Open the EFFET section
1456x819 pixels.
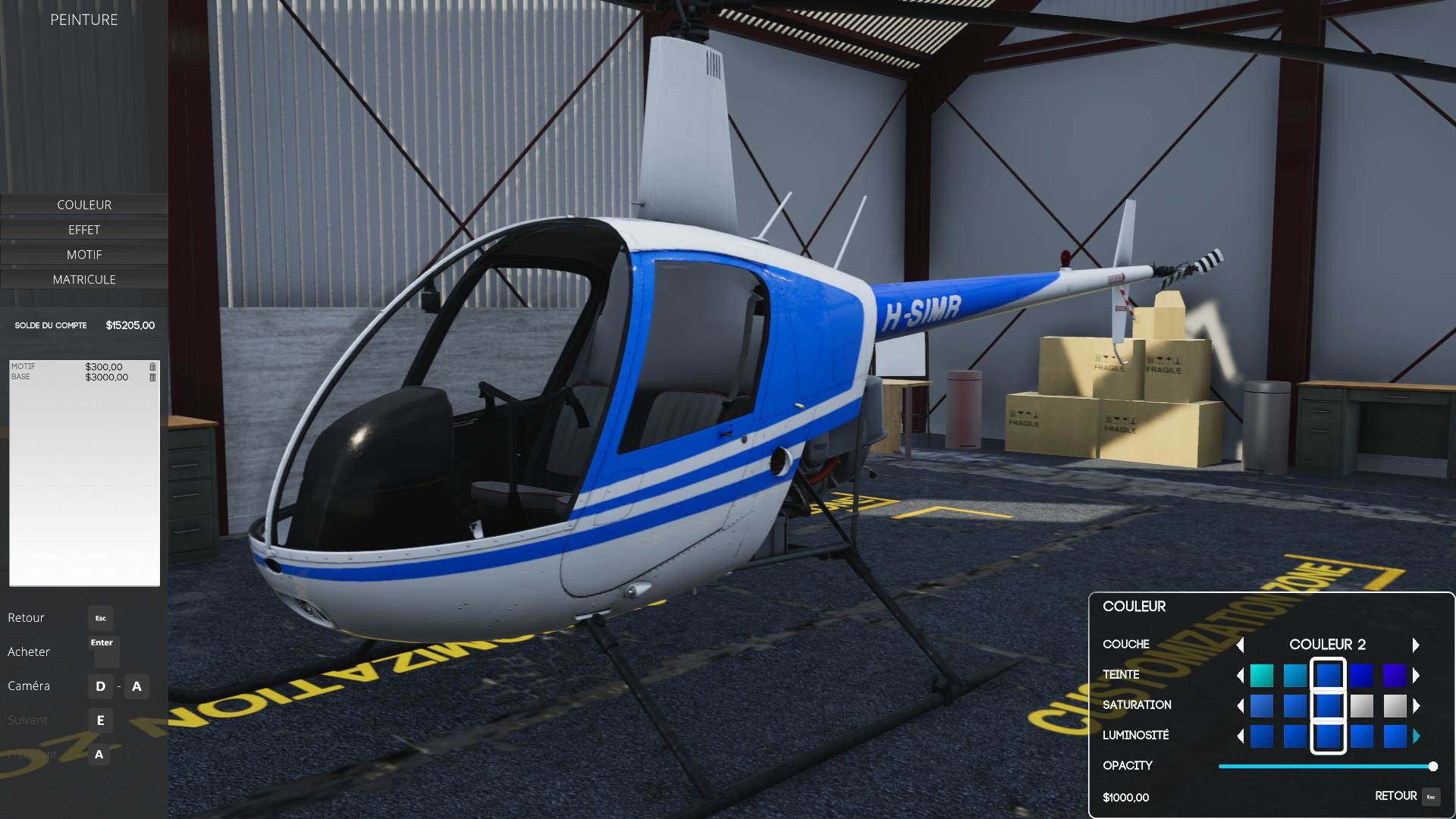click(x=84, y=229)
